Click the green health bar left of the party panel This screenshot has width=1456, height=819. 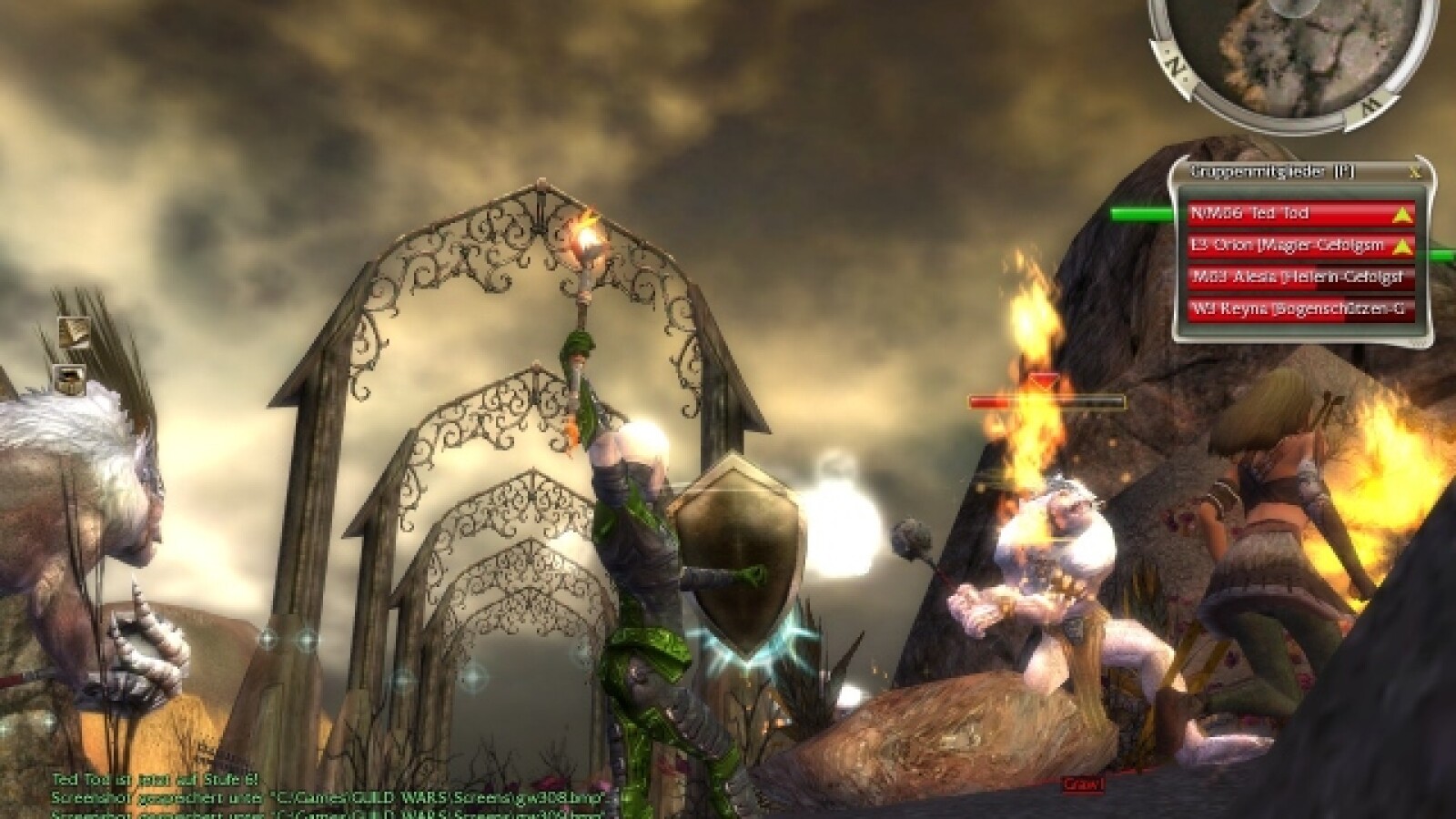[x=1142, y=215]
